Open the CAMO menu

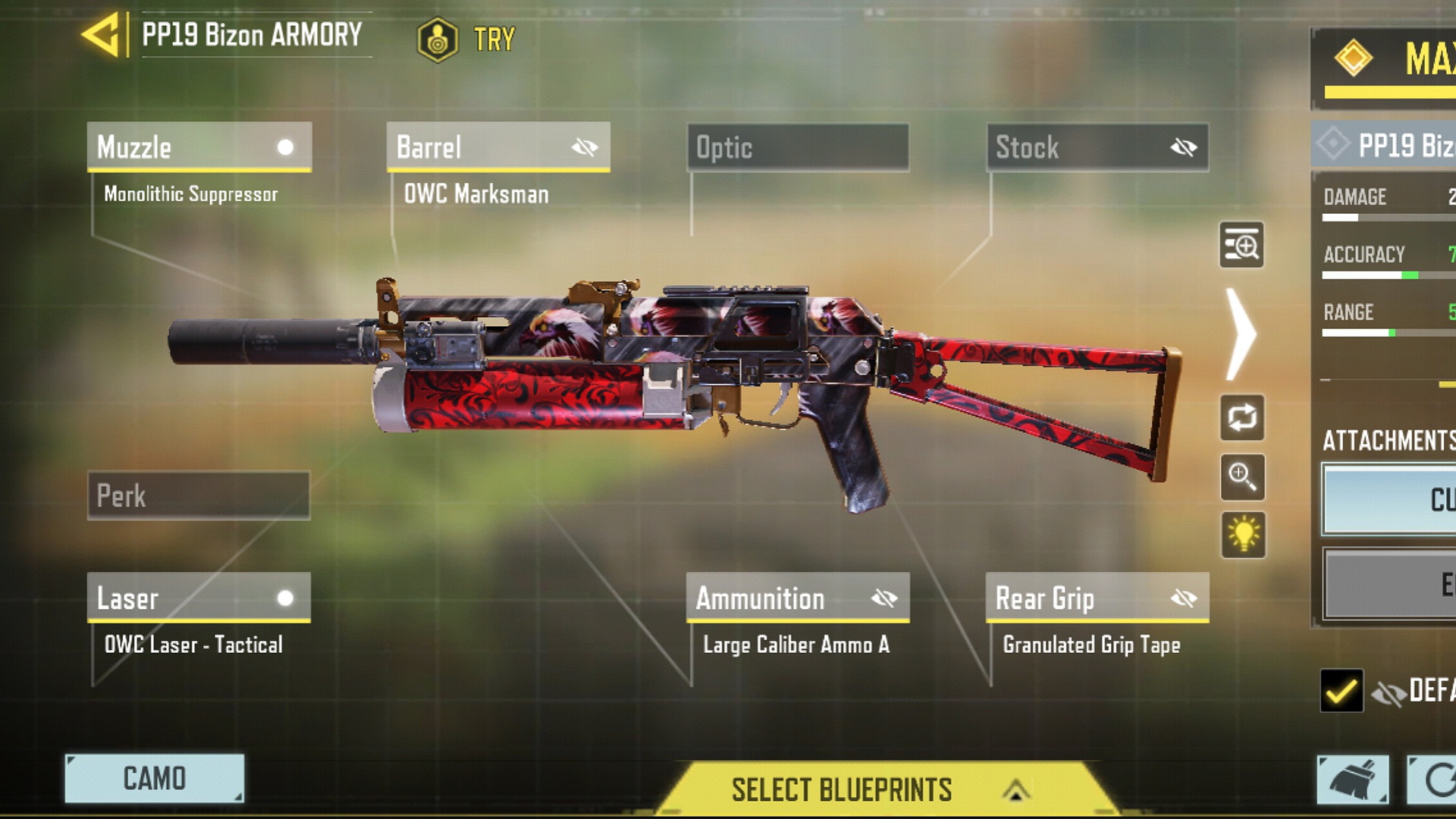[x=155, y=778]
